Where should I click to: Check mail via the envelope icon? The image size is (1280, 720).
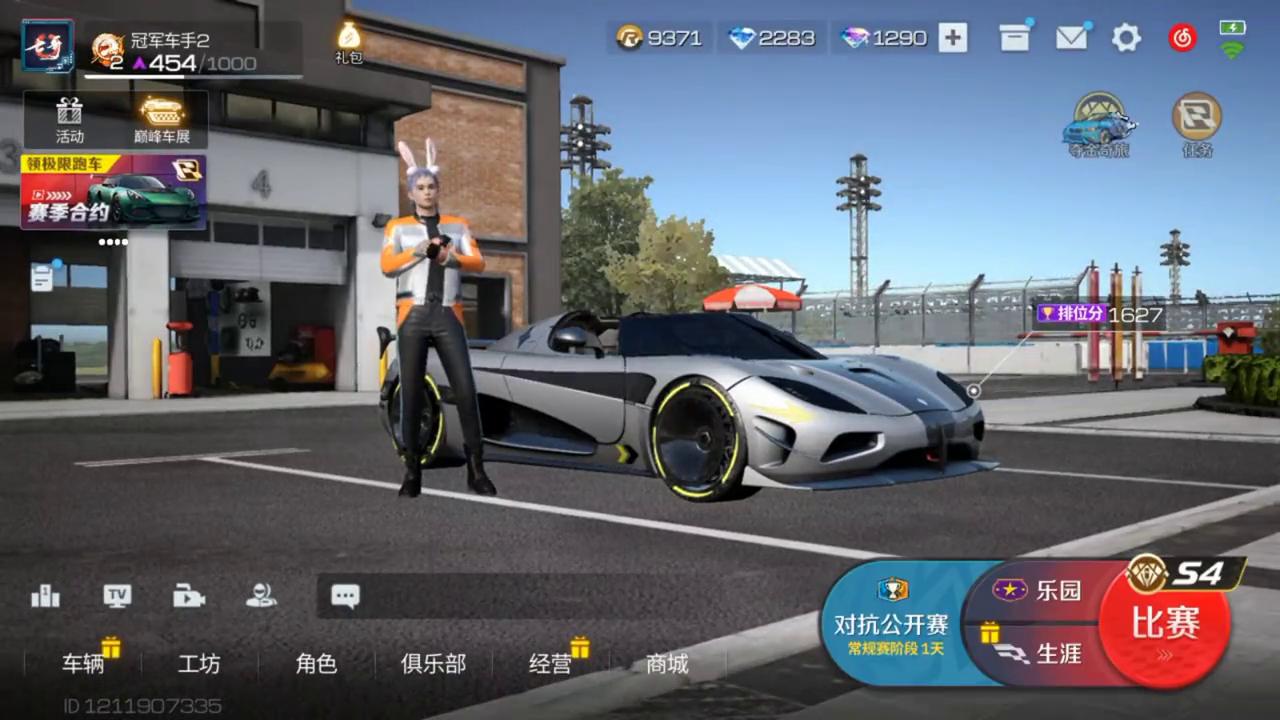[1071, 38]
